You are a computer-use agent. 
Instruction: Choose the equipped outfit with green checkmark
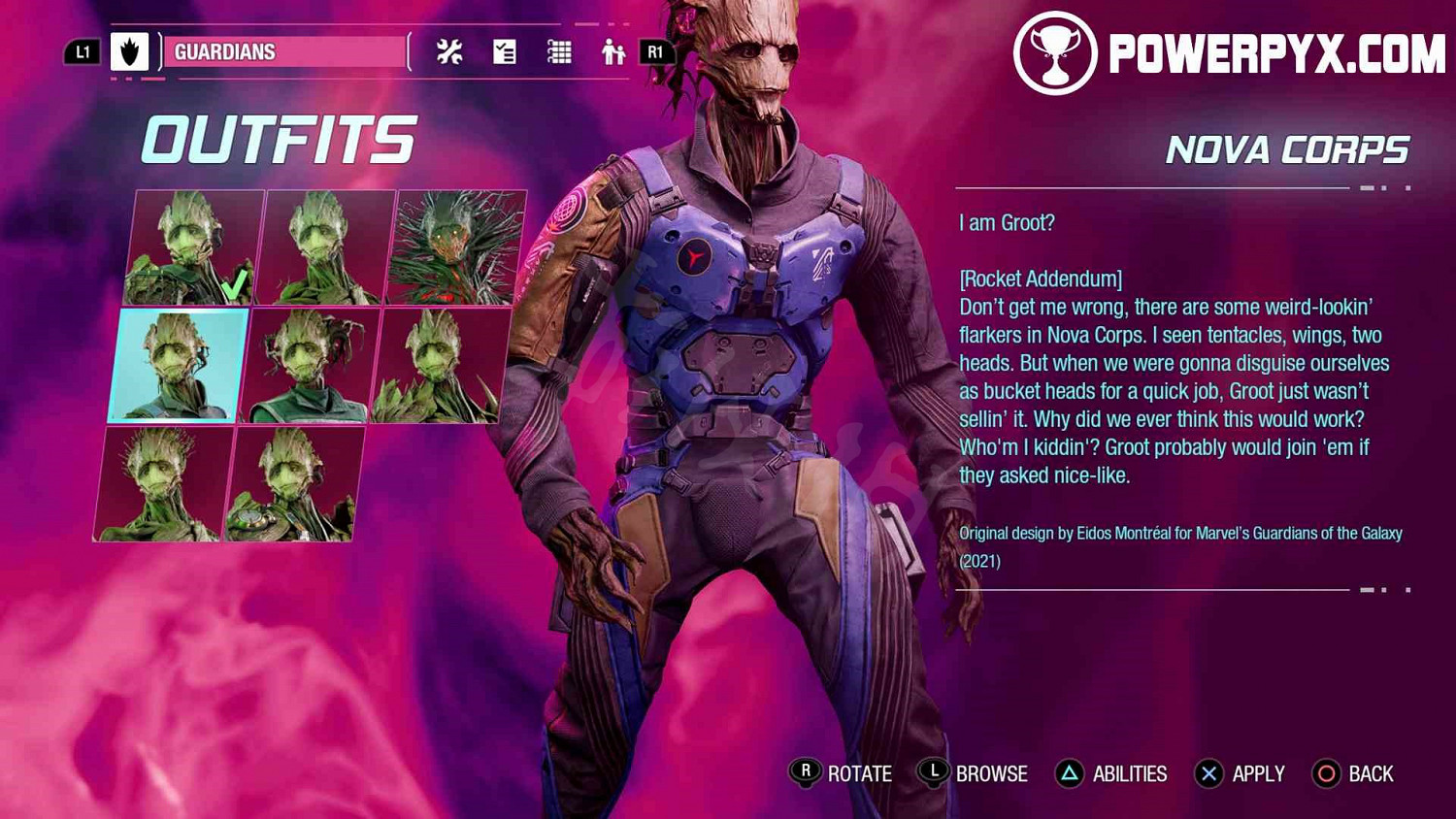click(x=194, y=248)
